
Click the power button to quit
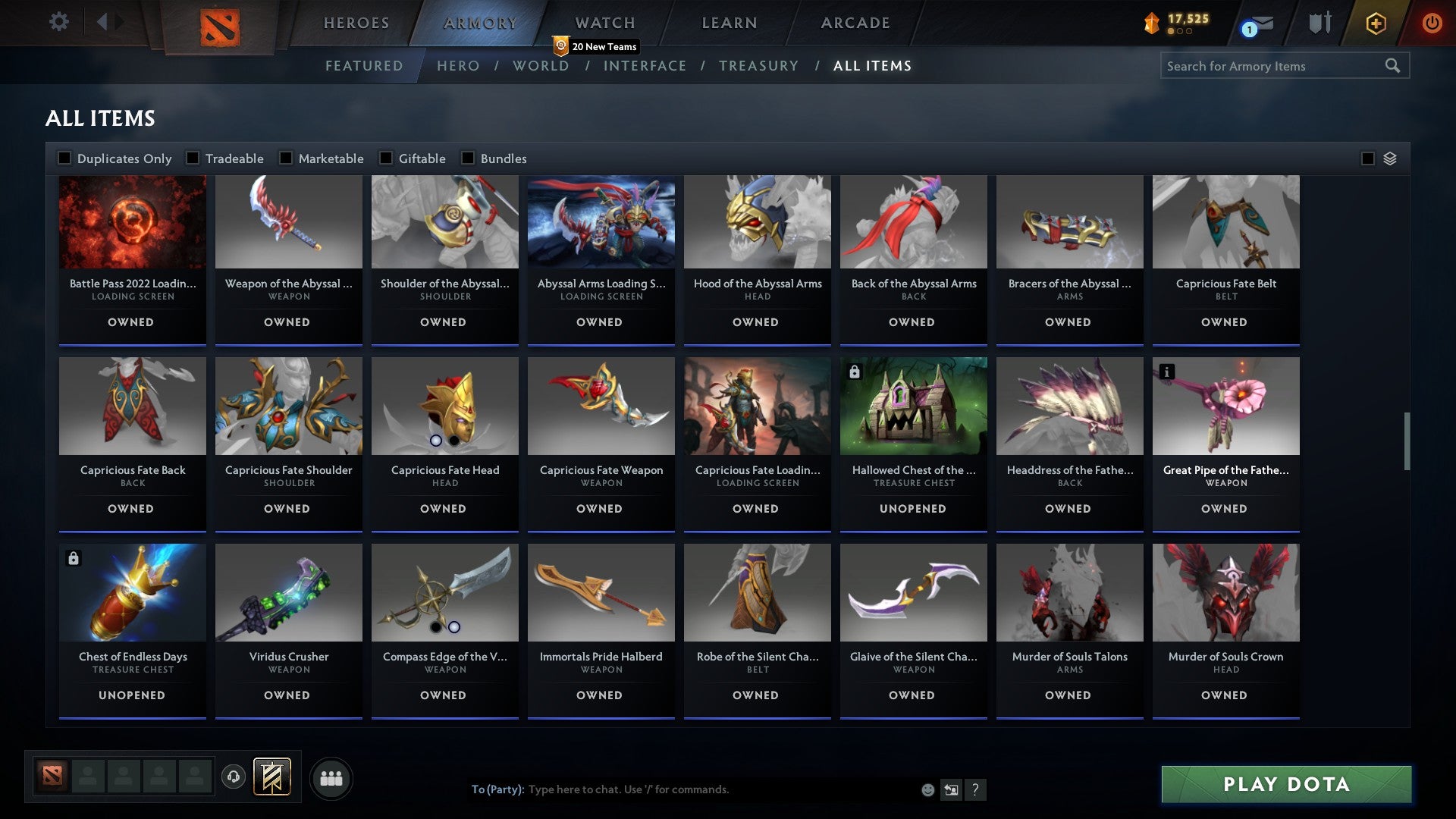coord(1432,23)
